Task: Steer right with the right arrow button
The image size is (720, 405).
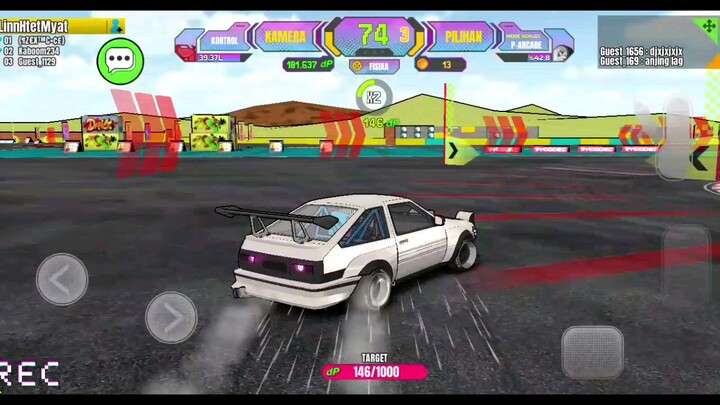Action: point(171,317)
